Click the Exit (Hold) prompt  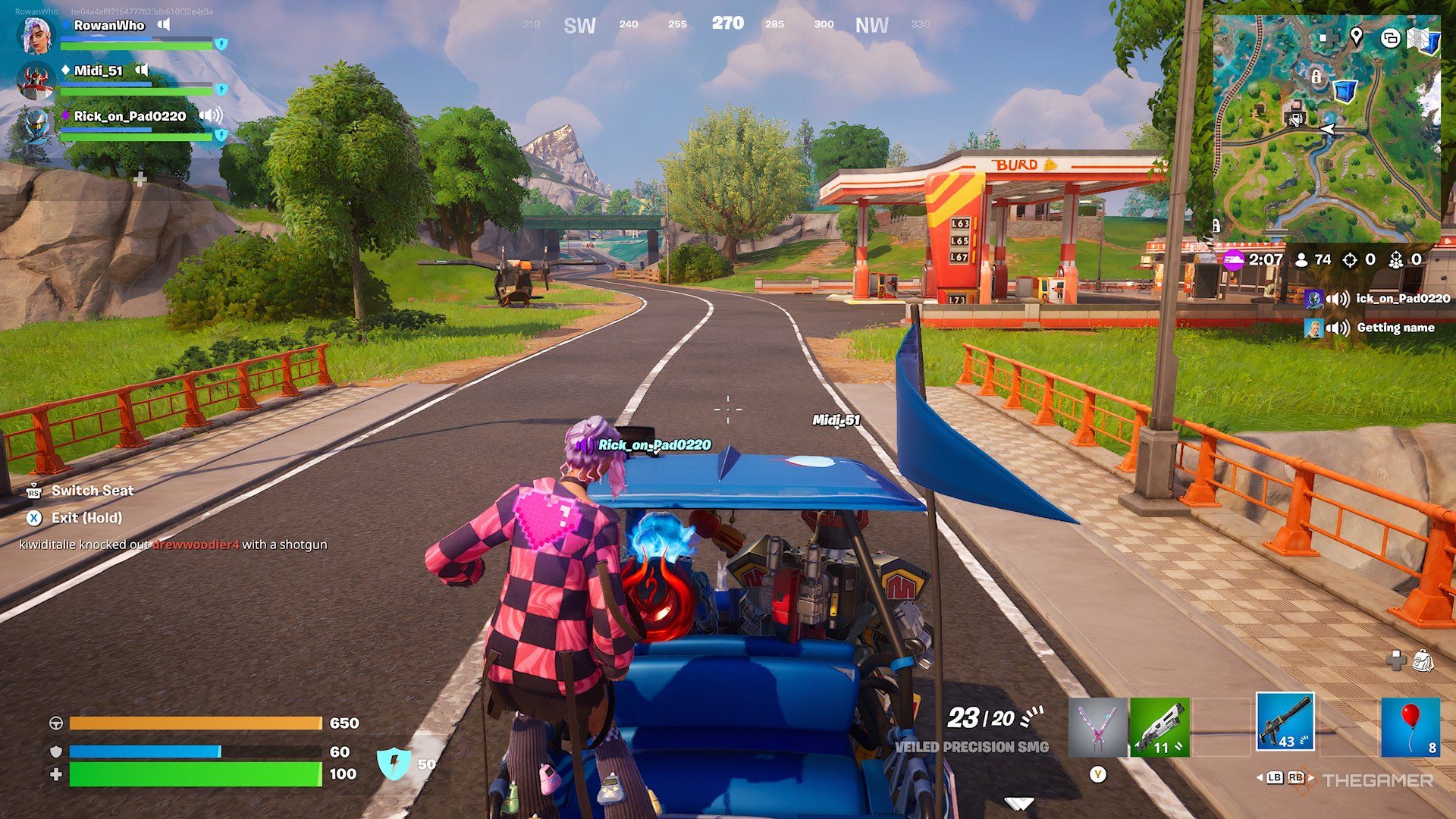click(x=86, y=518)
